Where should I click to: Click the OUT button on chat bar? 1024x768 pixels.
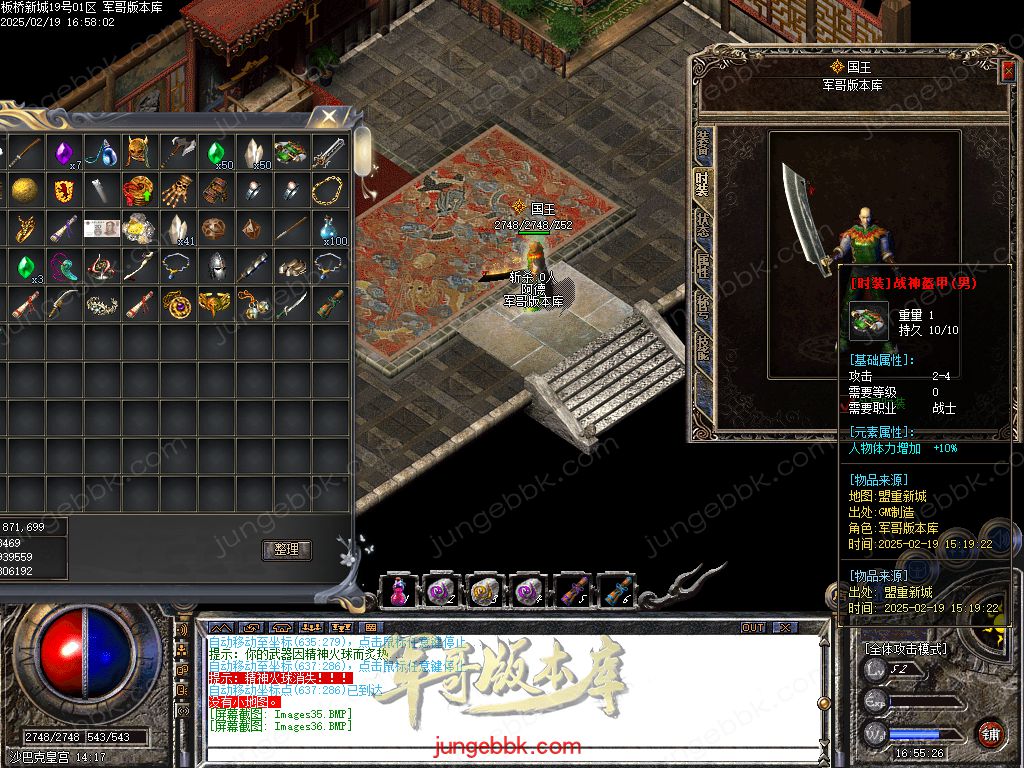pyautogui.click(x=753, y=627)
